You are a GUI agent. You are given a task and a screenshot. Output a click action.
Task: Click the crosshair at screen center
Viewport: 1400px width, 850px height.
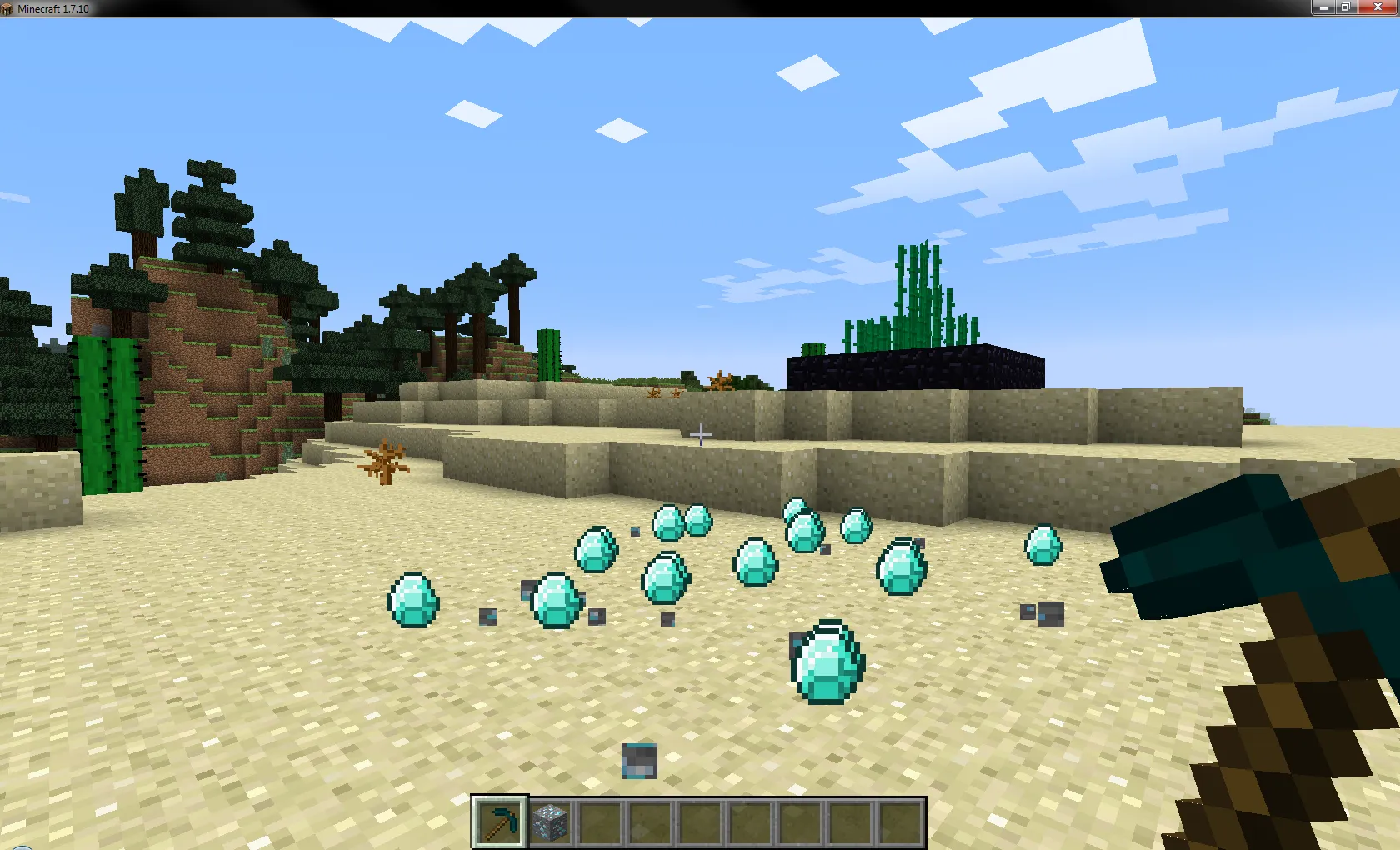[700, 434]
